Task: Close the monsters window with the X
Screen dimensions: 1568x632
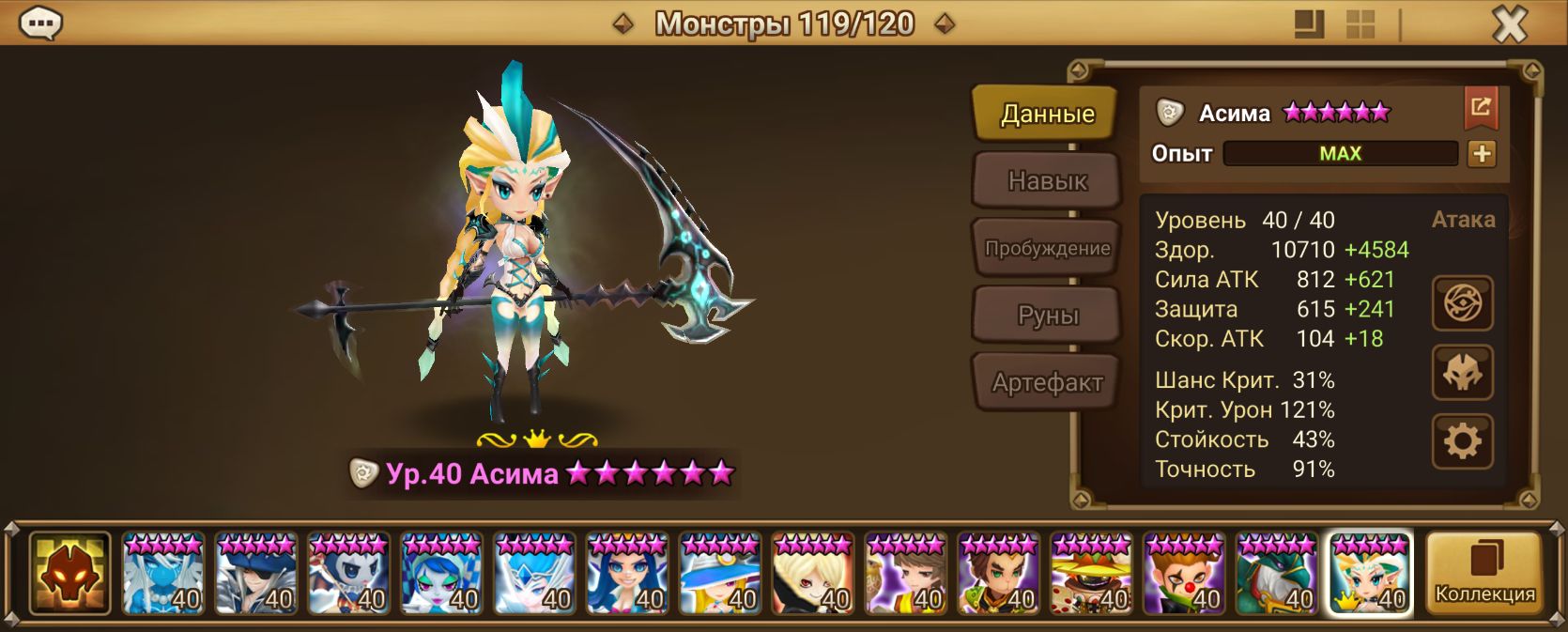Action: (1509, 24)
